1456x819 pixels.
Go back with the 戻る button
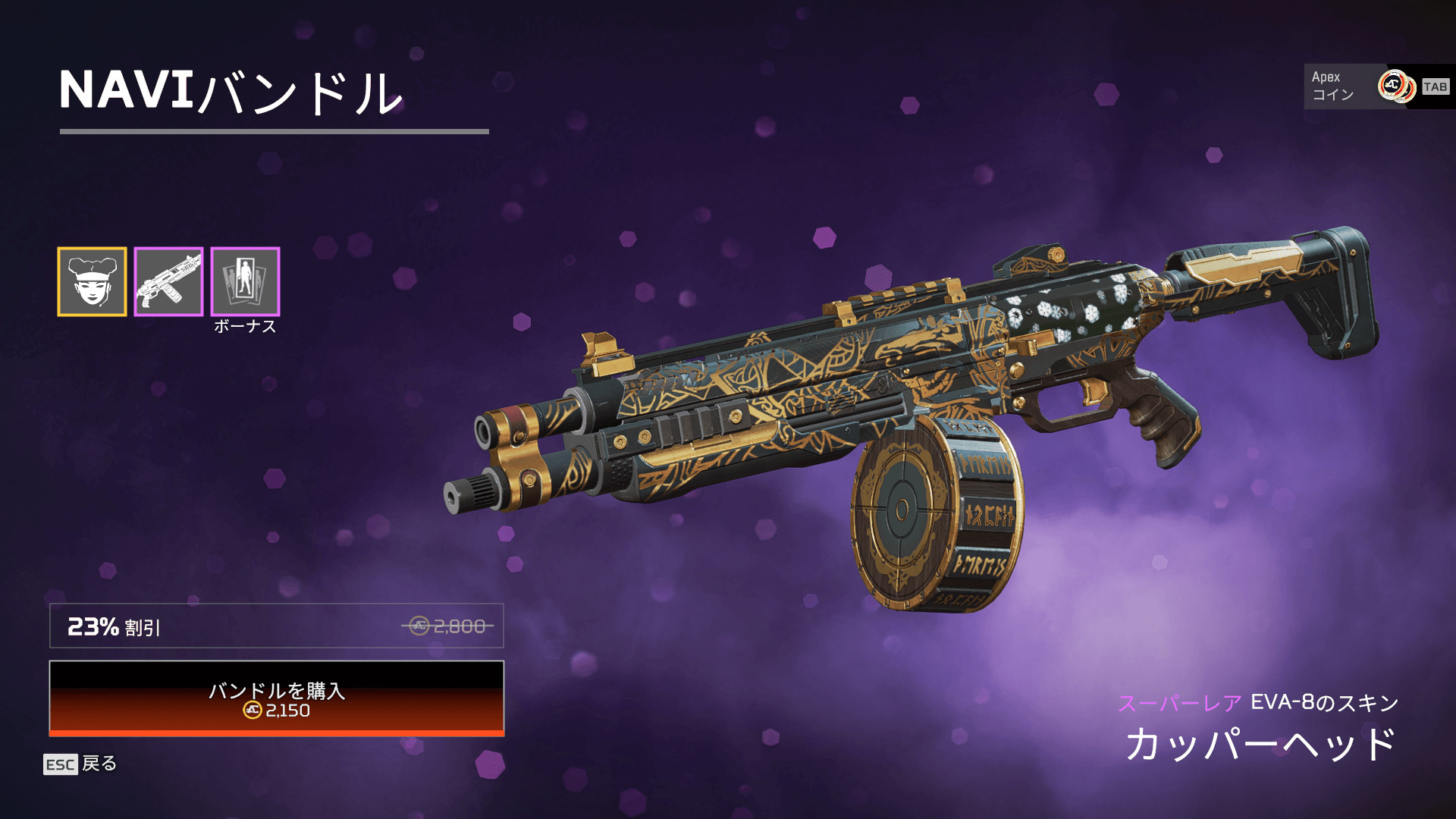click(x=80, y=764)
